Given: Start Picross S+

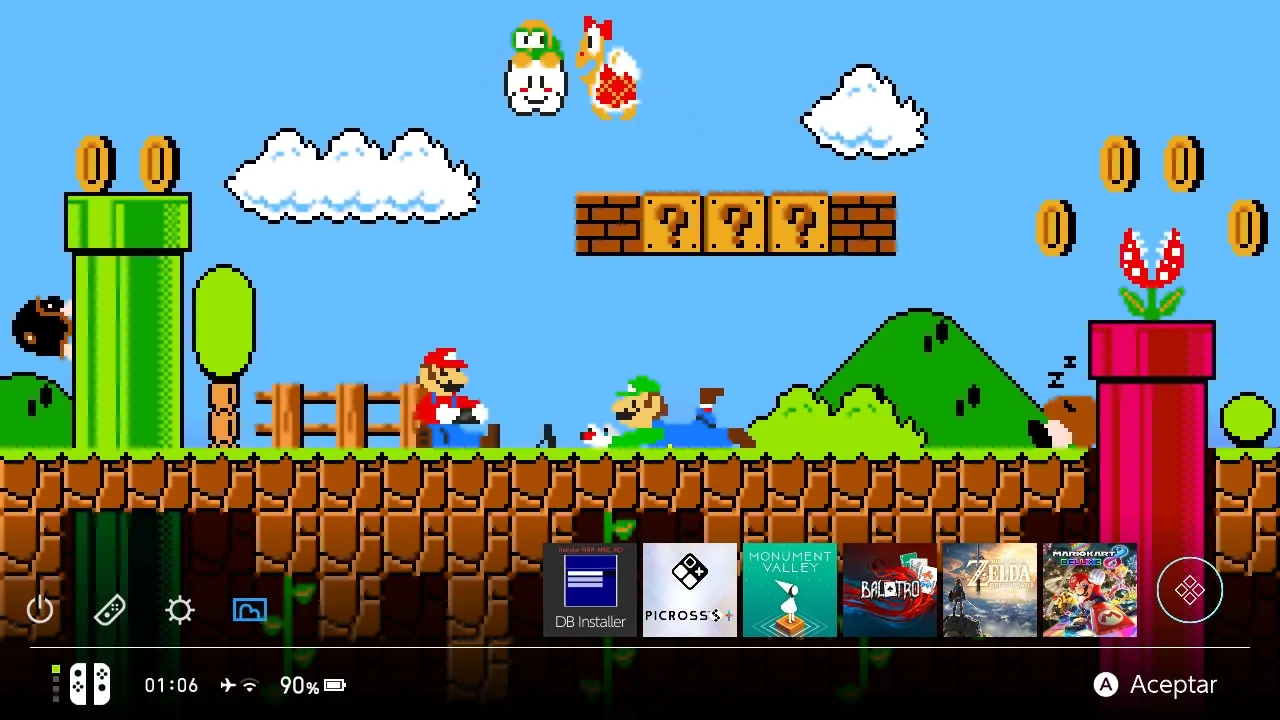Looking at the screenshot, I should (690, 590).
